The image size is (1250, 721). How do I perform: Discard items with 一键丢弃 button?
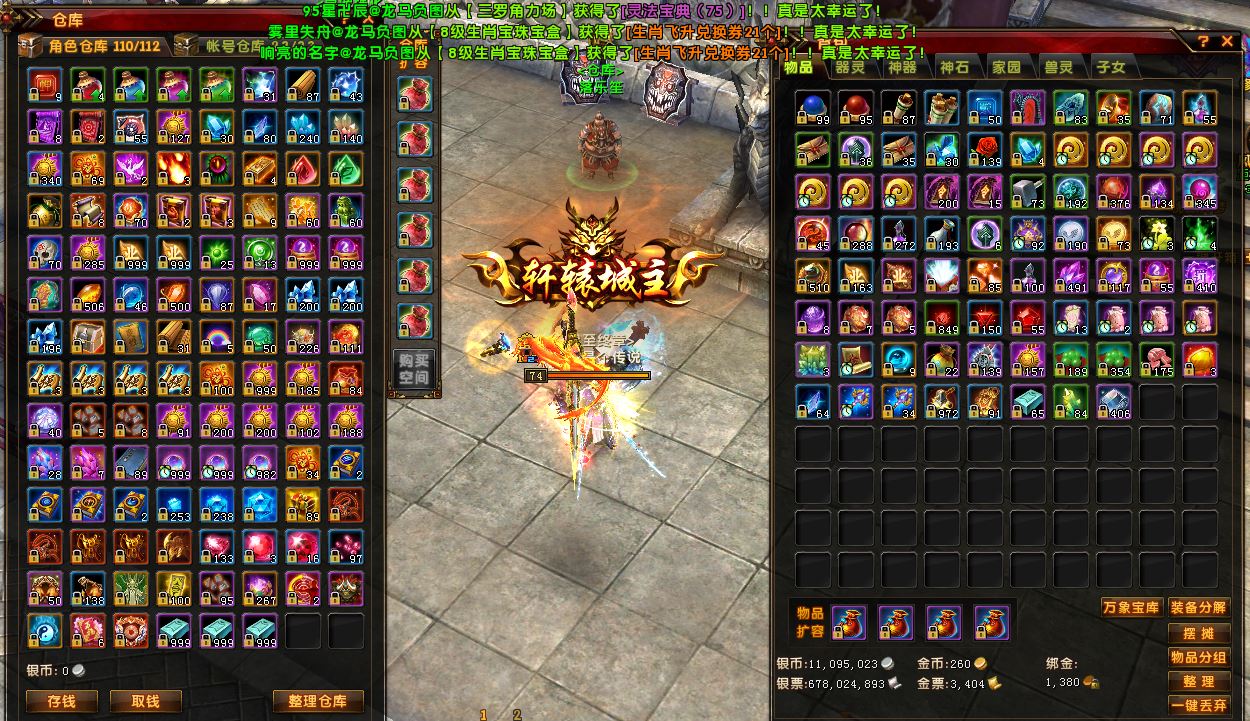pyautogui.click(x=1198, y=705)
